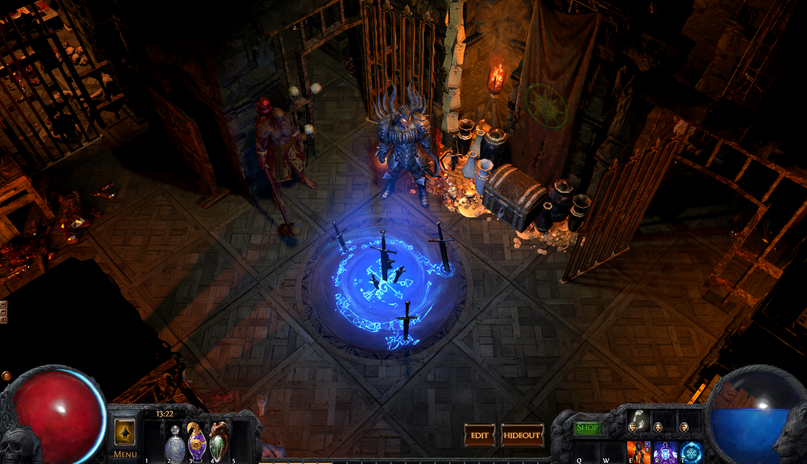Open the green Shop button
The width and height of the screenshot is (807, 464).
click(x=588, y=428)
